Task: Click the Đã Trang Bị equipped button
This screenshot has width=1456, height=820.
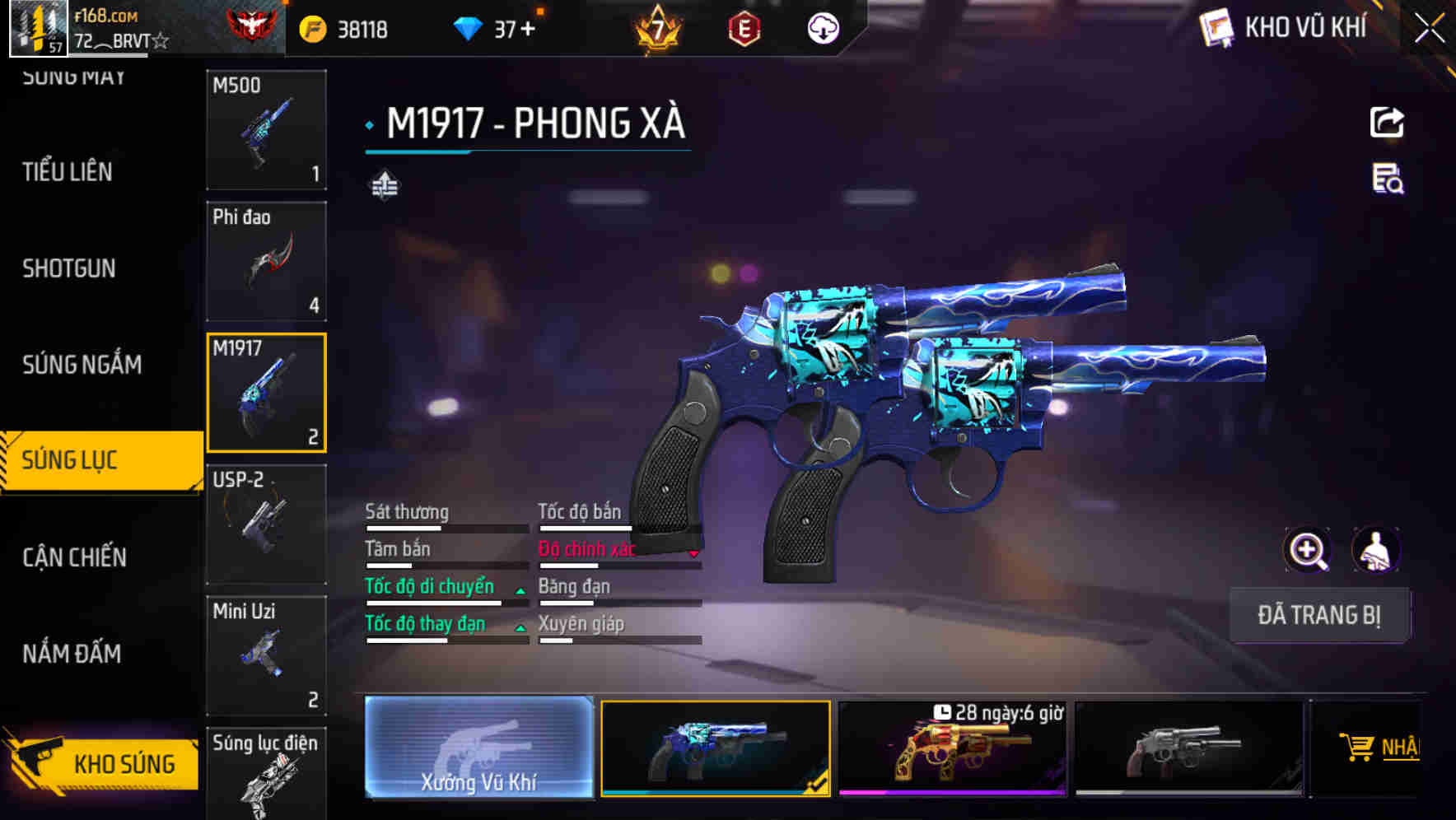Action: tap(1318, 615)
